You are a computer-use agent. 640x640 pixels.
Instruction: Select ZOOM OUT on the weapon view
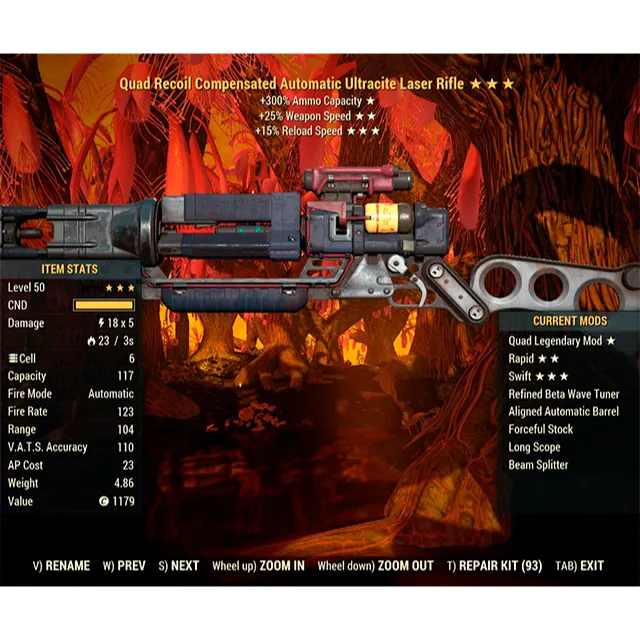point(376,566)
